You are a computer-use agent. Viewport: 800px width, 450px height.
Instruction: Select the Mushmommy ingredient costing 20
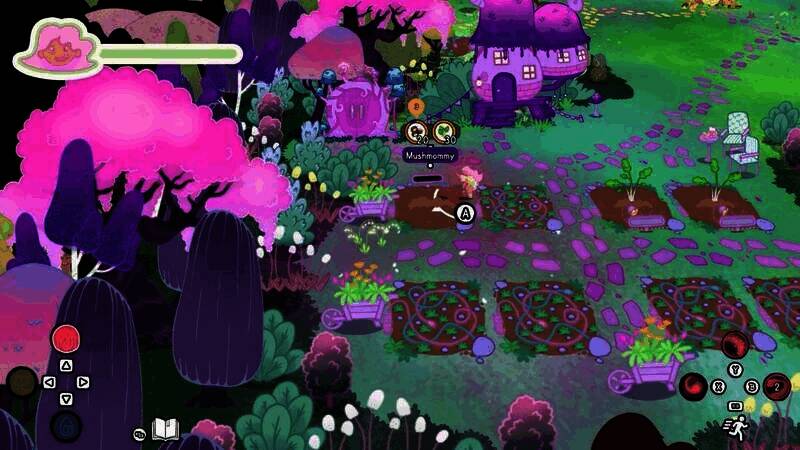418,130
